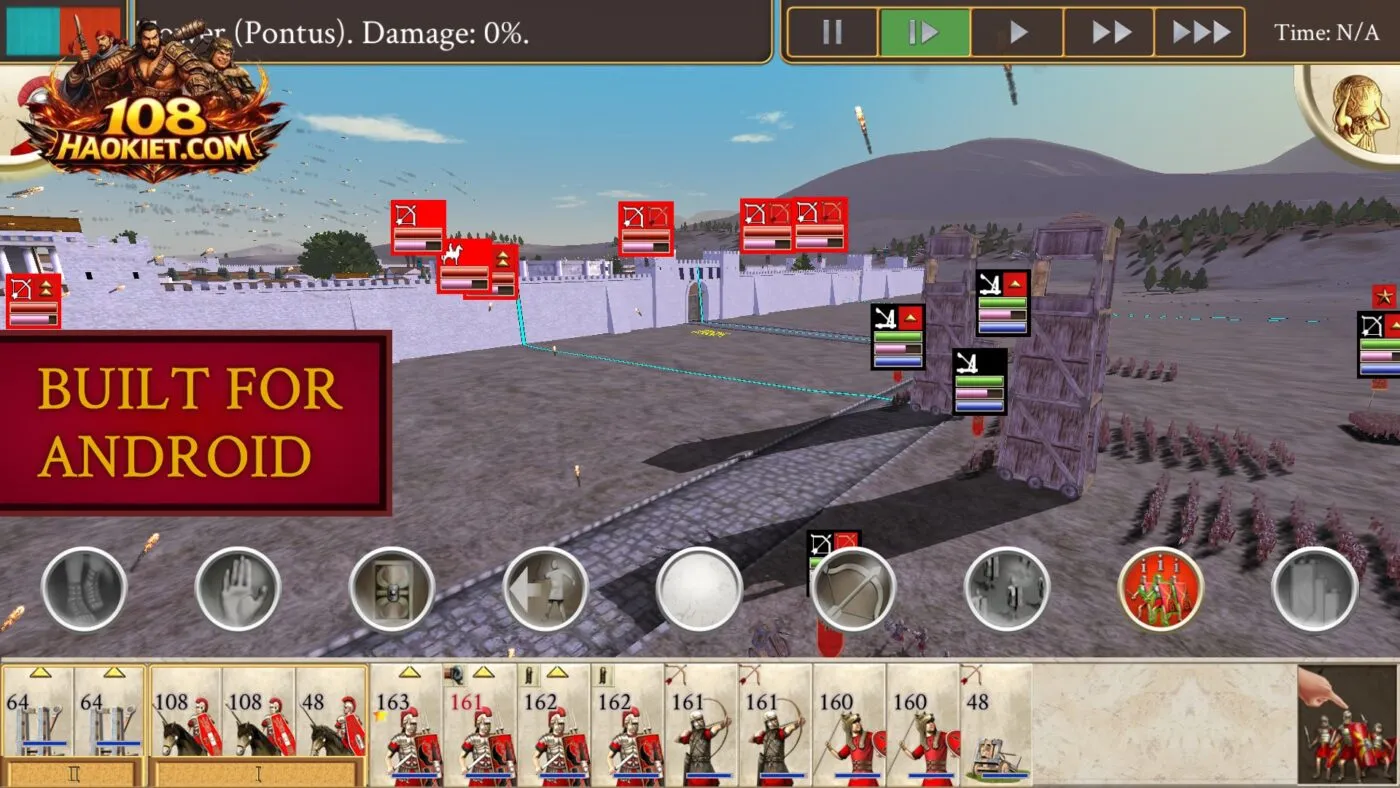This screenshot has height=788, width=1400.
Task: Halt selected units using the hand icon
Action: [x=236, y=590]
